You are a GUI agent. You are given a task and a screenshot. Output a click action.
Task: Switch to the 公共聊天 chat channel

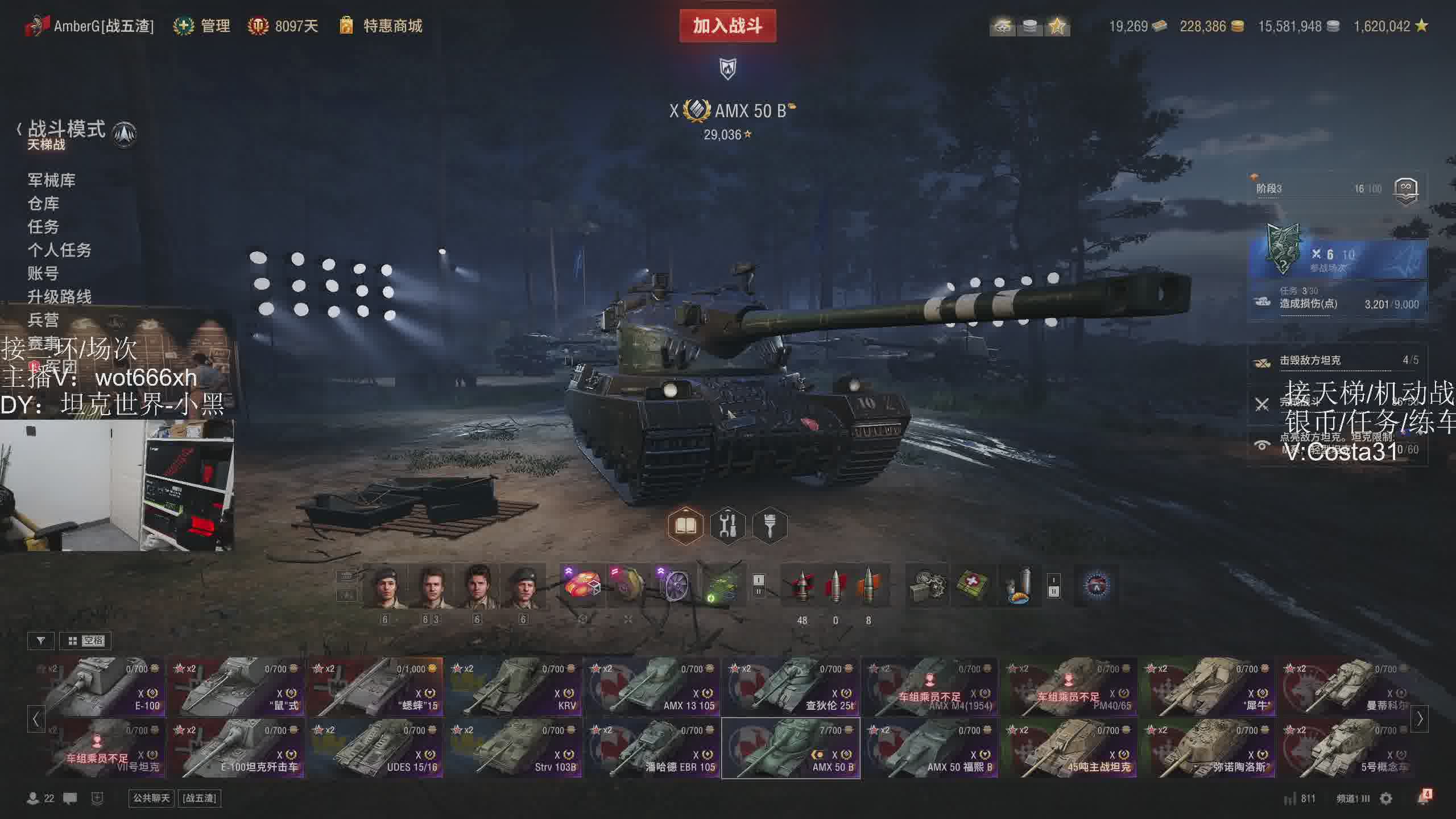pyautogui.click(x=151, y=798)
